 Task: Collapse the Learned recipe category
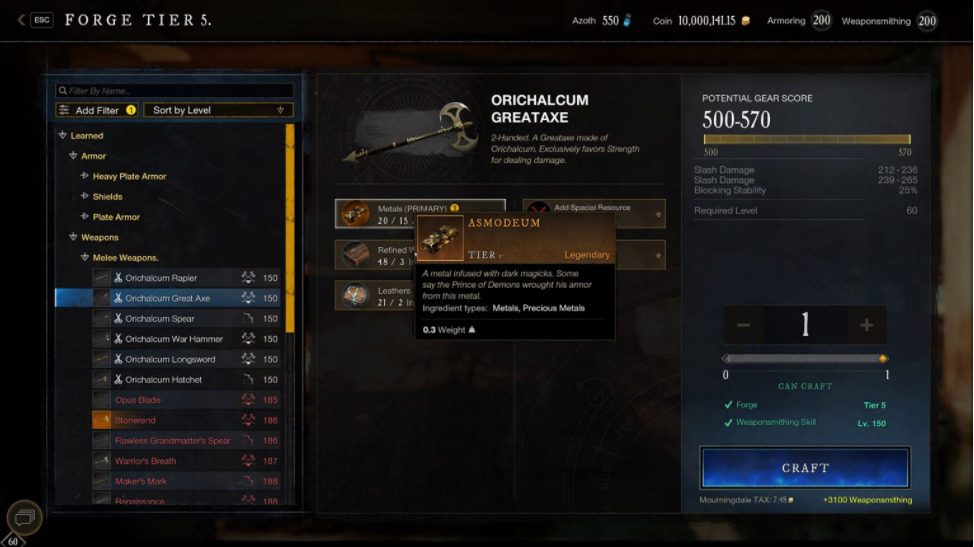(x=63, y=136)
